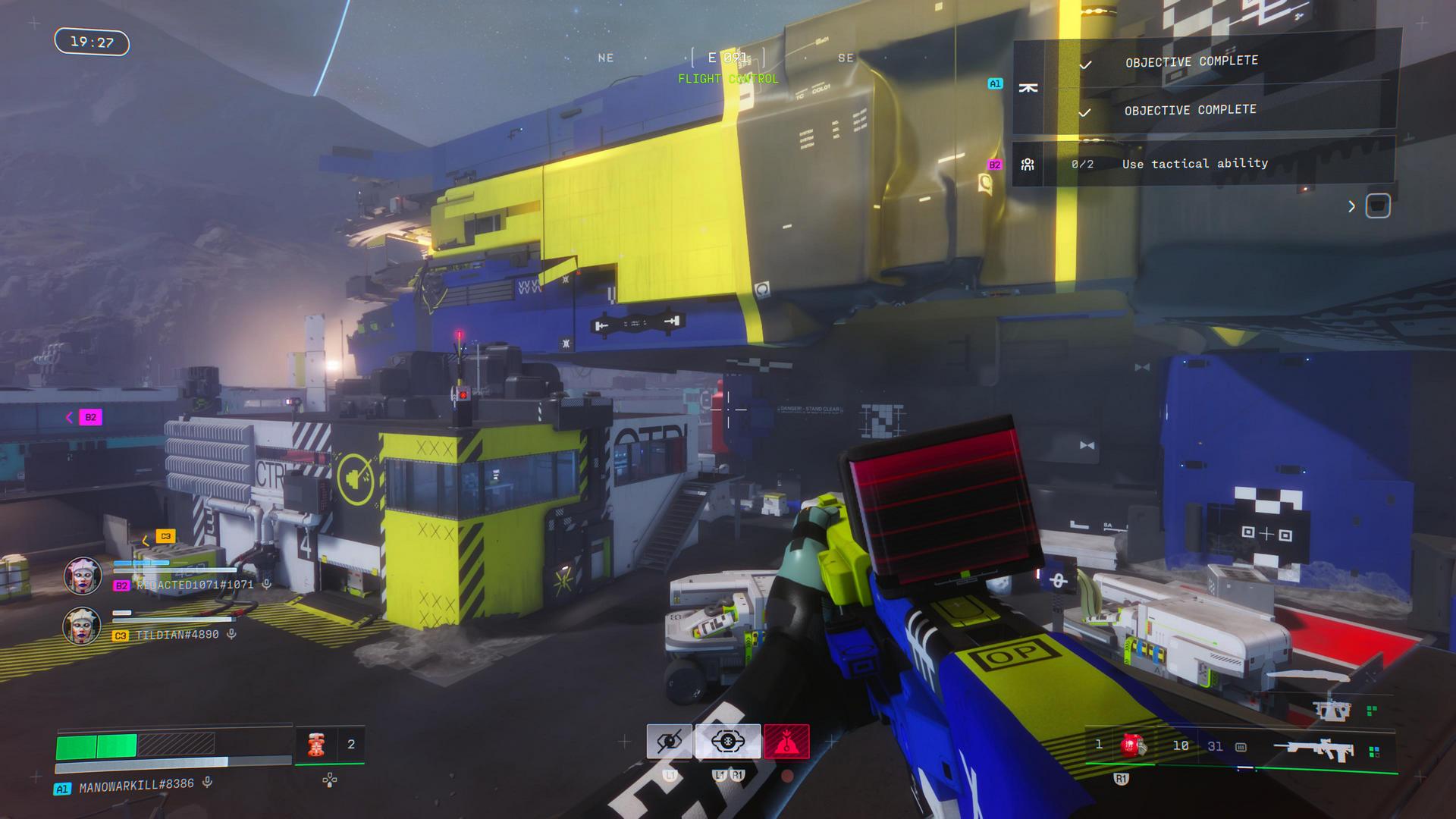Toggle microphone next to MANOWARKILL name
The image size is (1456, 819).
[207, 783]
